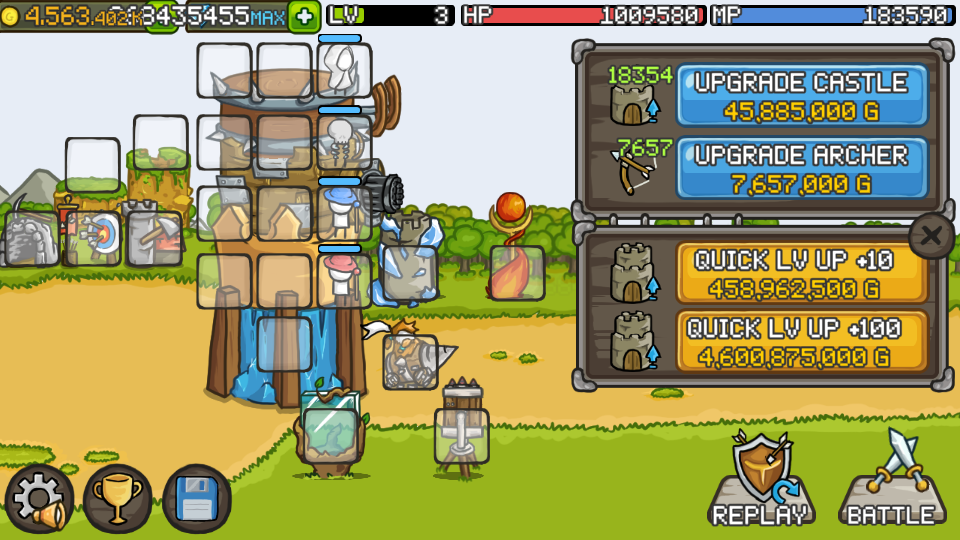The width and height of the screenshot is (960, 540).
Task: Replay the previous wave
Action: click(x=760, y=481)
